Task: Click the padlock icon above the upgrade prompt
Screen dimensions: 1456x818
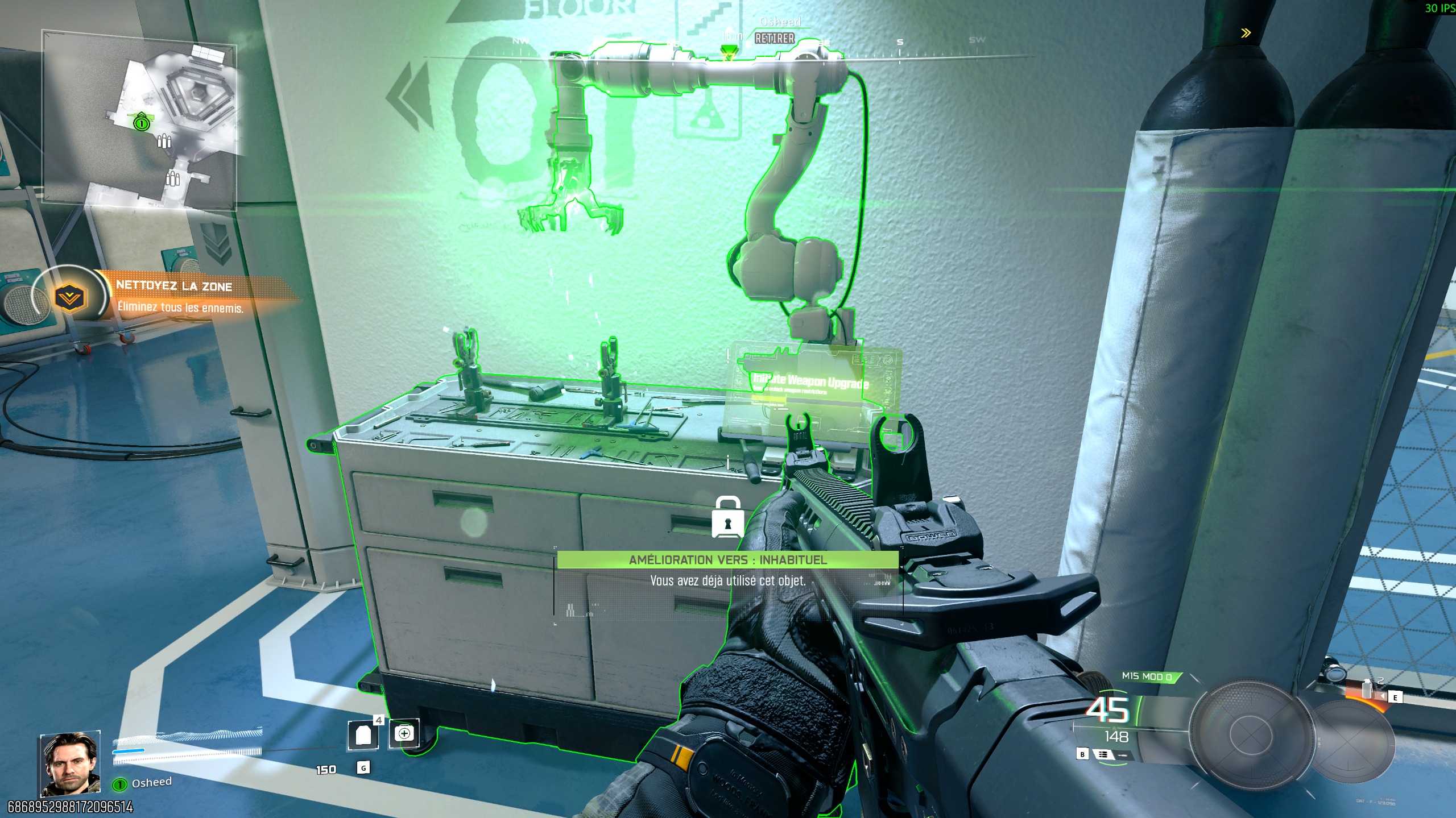Action: click(x=727, y=518)
